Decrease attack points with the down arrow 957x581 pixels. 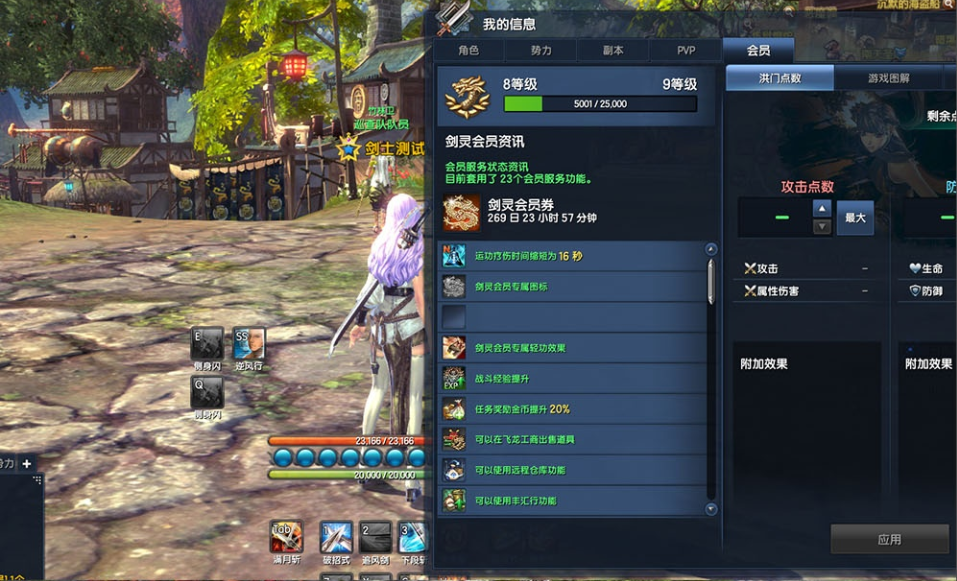822,227
